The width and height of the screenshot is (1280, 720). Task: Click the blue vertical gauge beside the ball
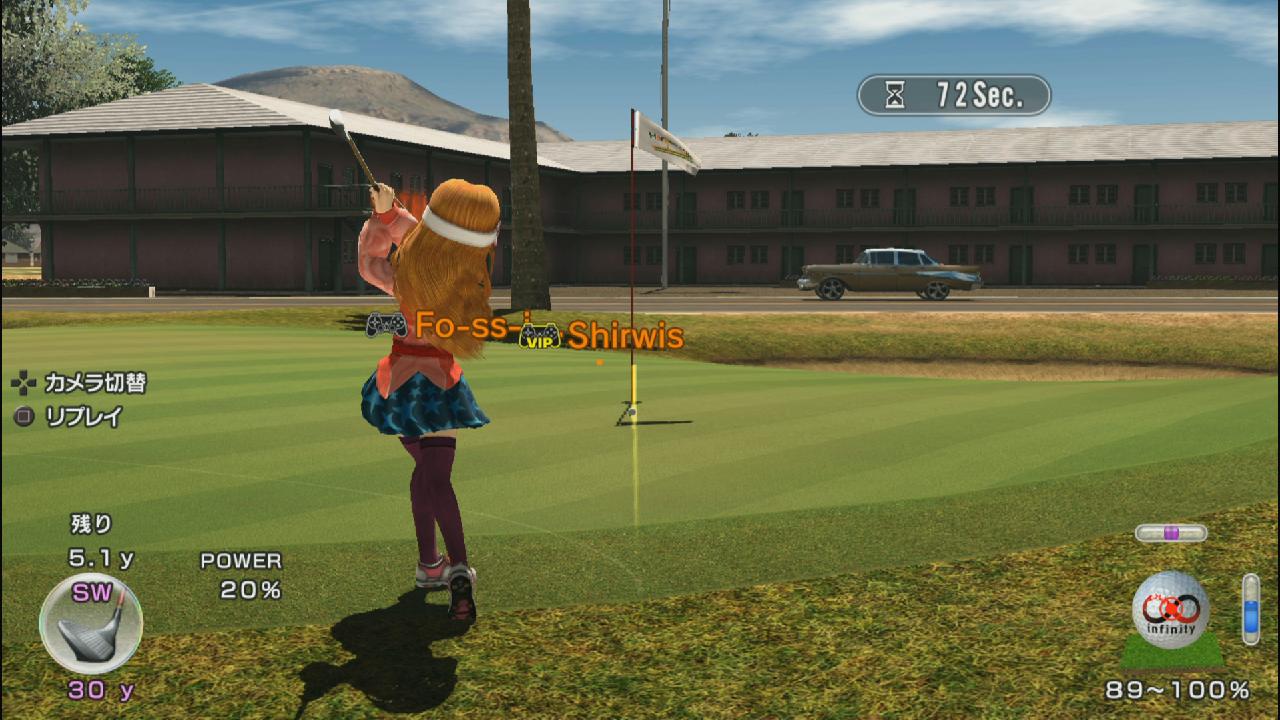[1250, 608]
